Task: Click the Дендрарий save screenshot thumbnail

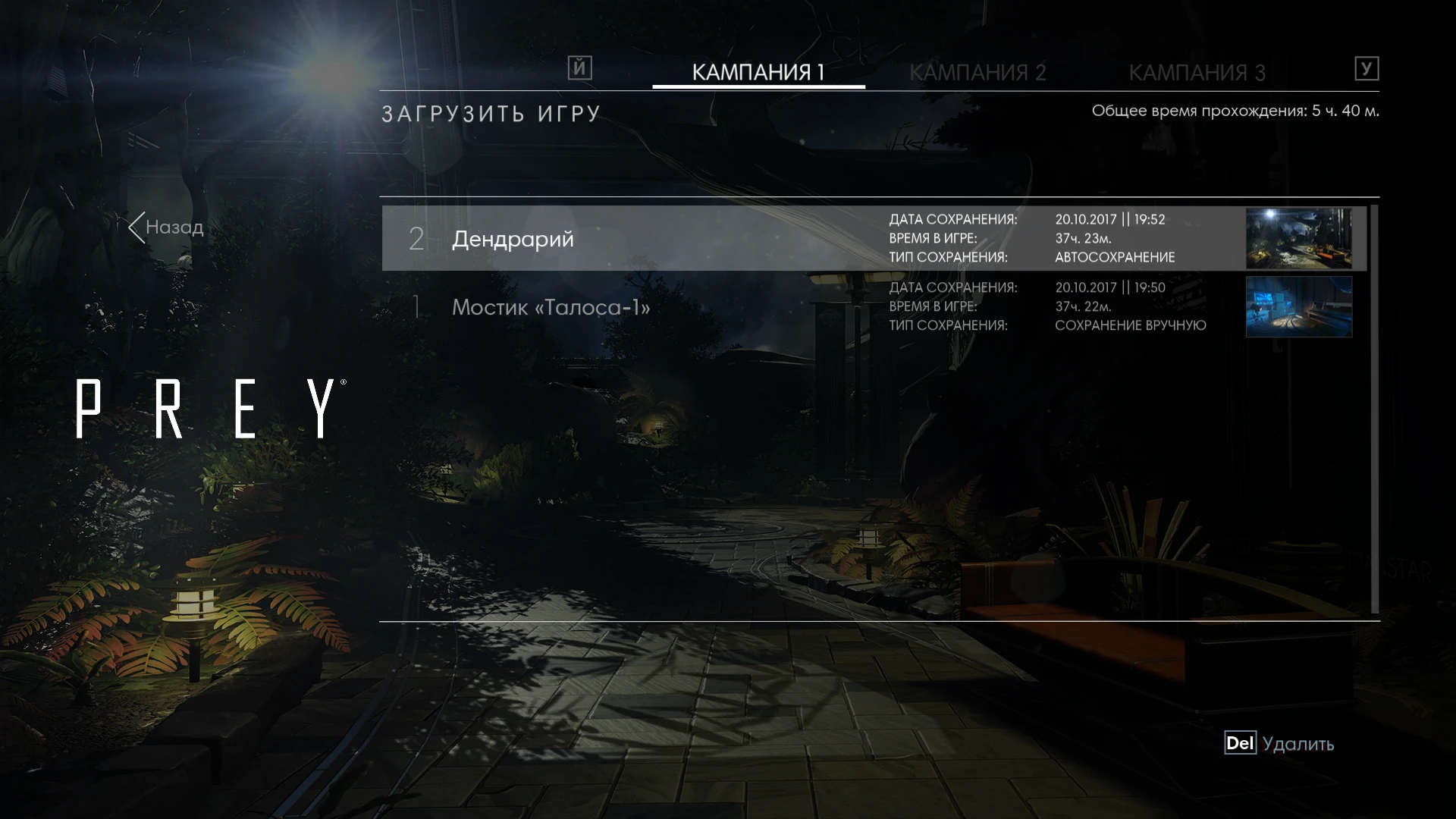Action: tap(1298, 239)
